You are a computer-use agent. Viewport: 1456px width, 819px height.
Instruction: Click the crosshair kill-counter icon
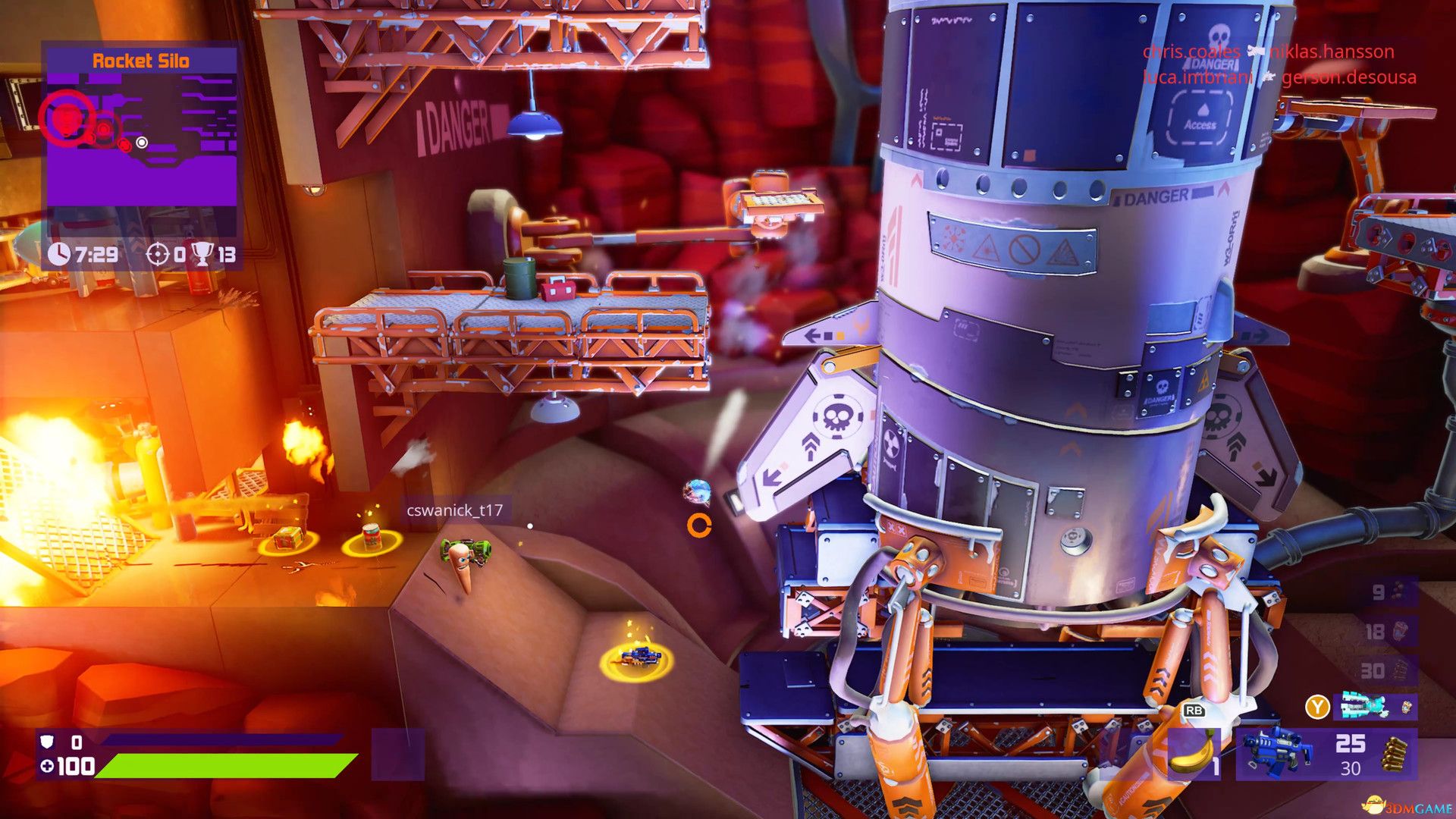point(157,254)
